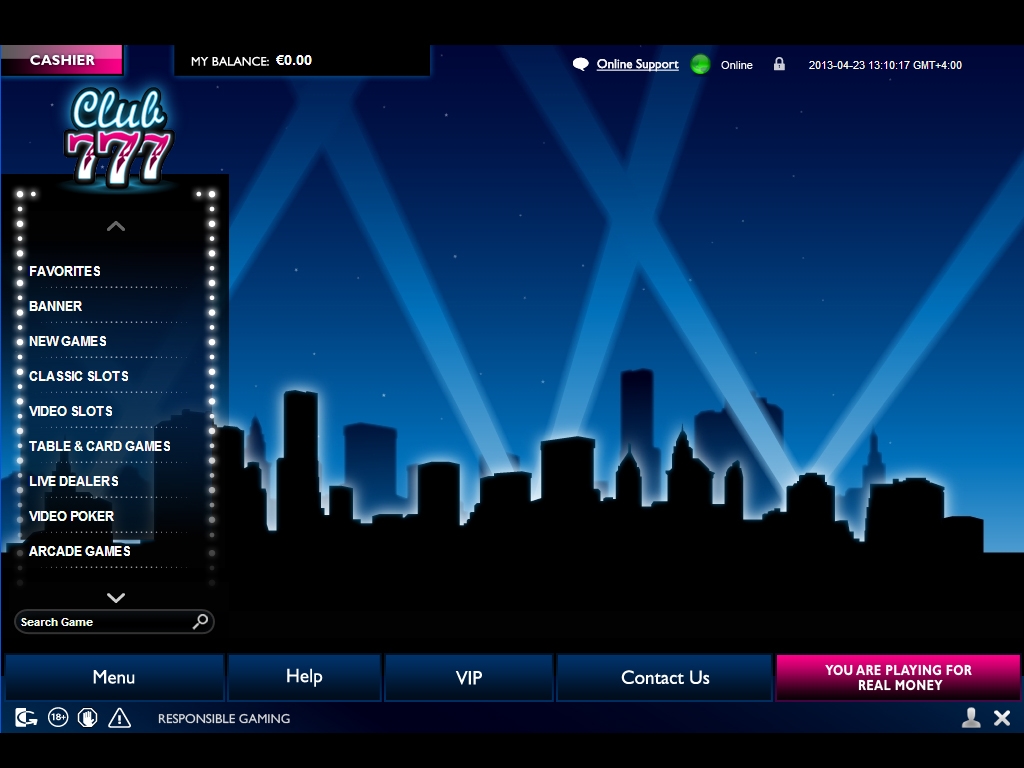Open the bottom Menu button
Image resolution: width=1024 pixels, height=768 pixels.
[x=114, y=677]
